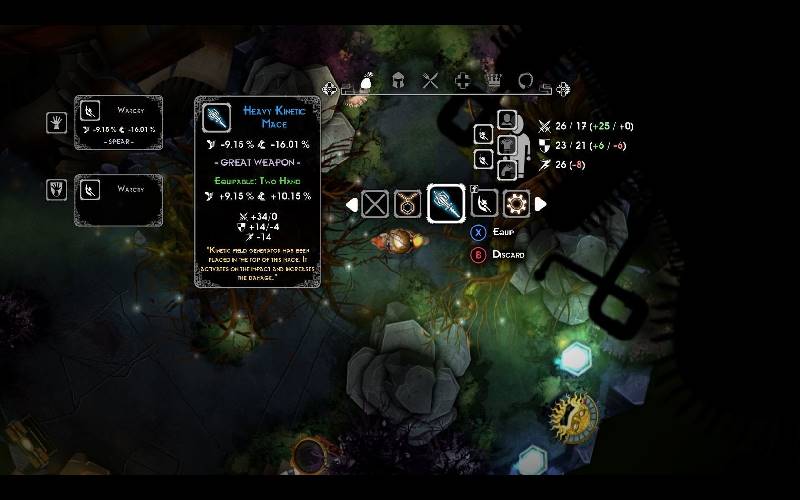Image resolution: width=800 pixels, height=500 pixels.
Task: Select the chest armor equipment slot
Action: pyautogui.click(x=507, y=145)
